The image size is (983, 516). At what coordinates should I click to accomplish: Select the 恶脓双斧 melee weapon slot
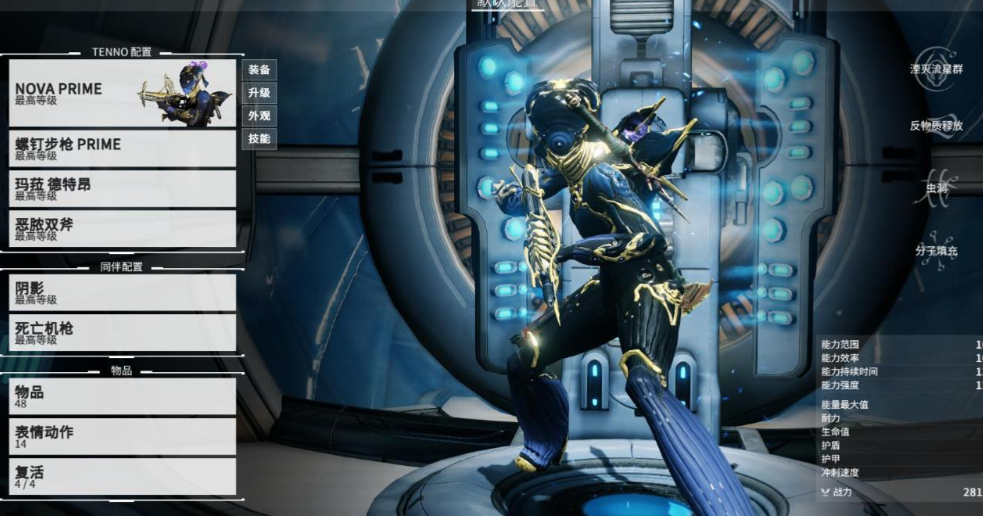click(122, 228)
